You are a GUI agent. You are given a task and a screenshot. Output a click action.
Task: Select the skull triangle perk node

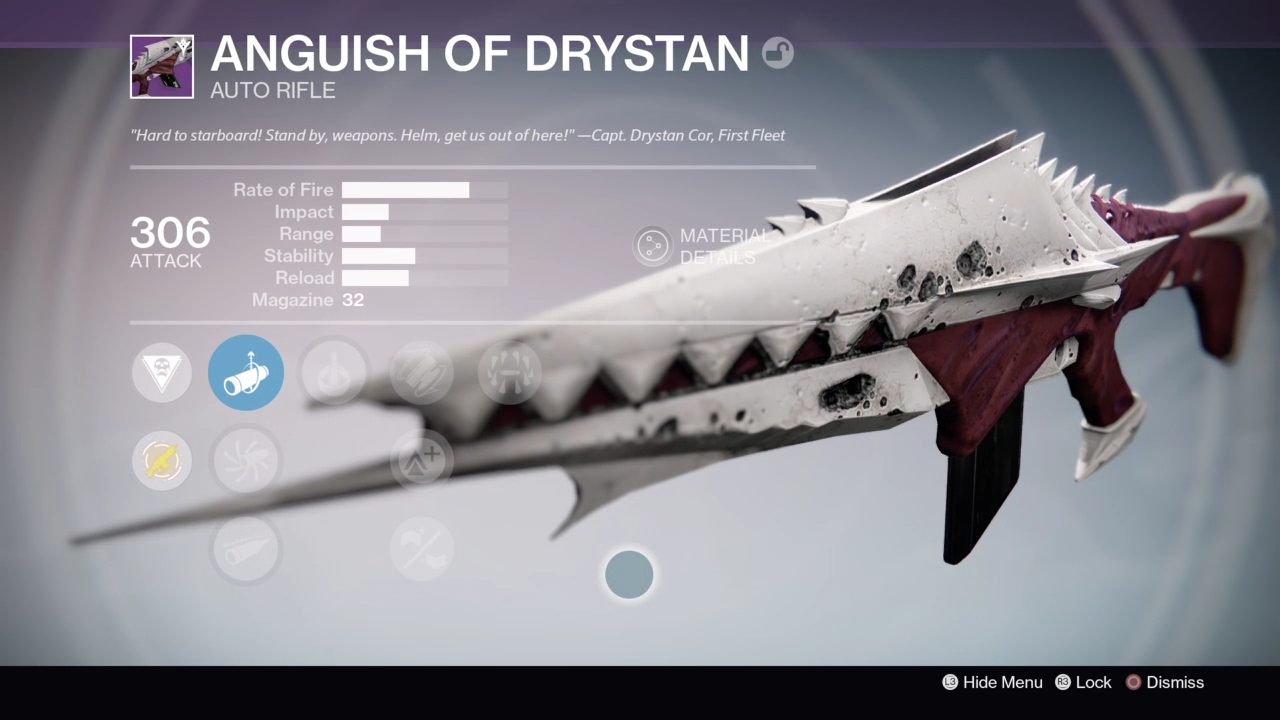click(162, 373)
